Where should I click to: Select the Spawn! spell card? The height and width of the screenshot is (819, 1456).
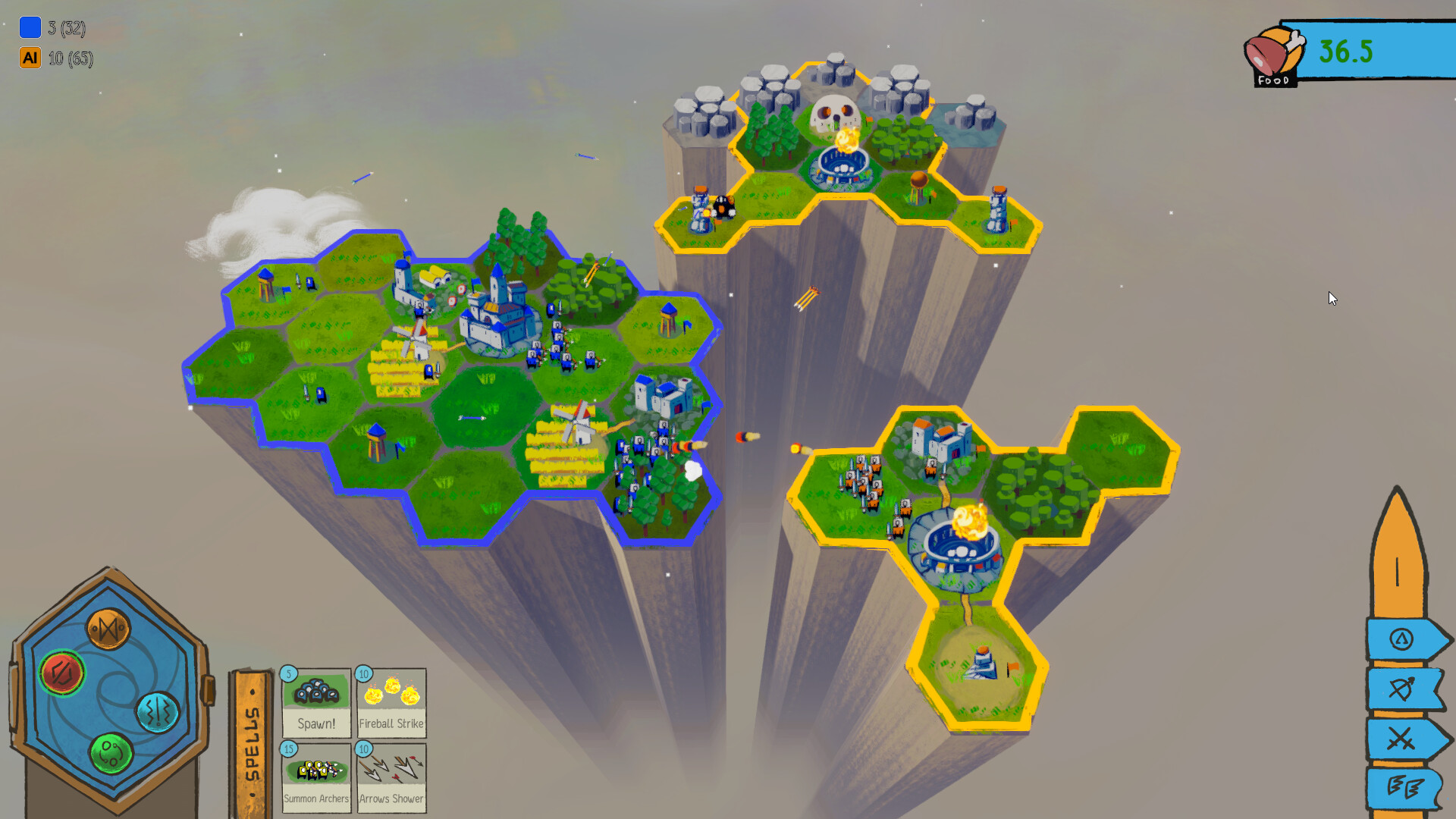[x=316, y=703]
